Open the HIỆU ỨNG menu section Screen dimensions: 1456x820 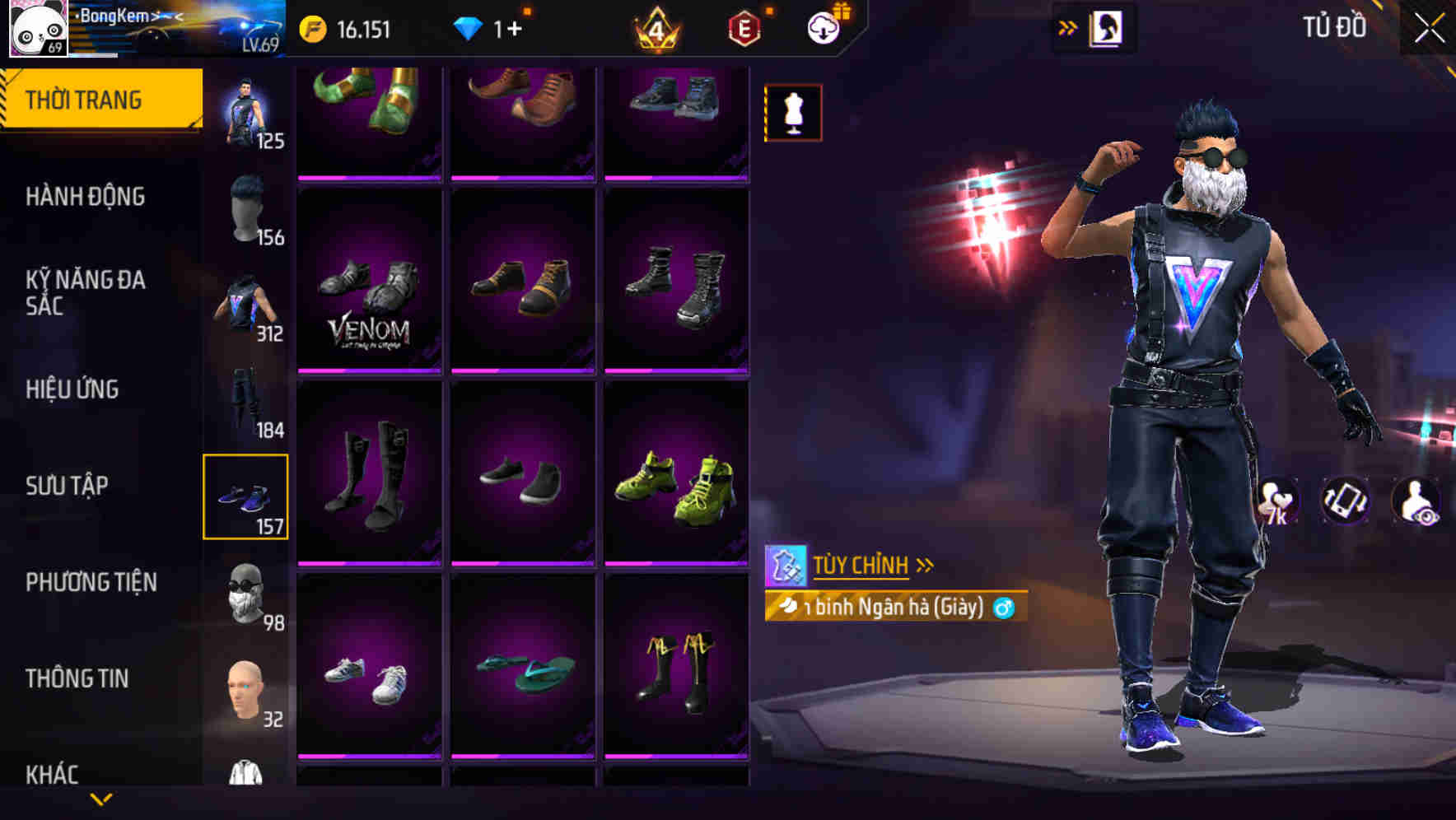[x=74, y=389]
